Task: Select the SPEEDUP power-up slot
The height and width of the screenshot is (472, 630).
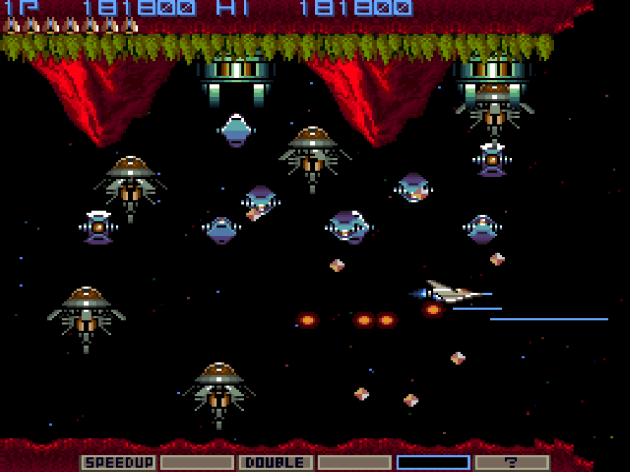Action: pyautogui.click(x=118, y=463)
